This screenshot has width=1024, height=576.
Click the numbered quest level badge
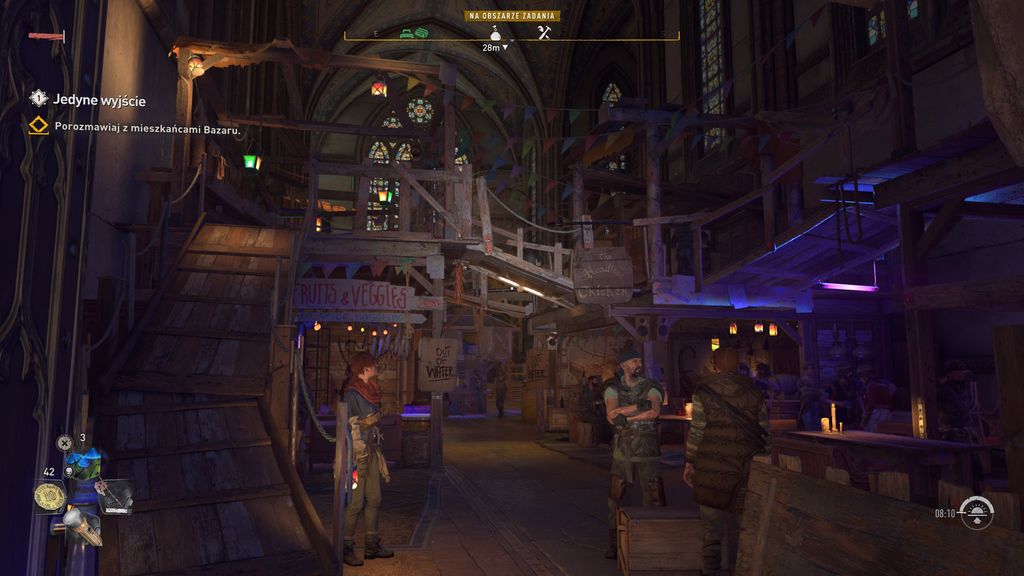tap(38, 98)
